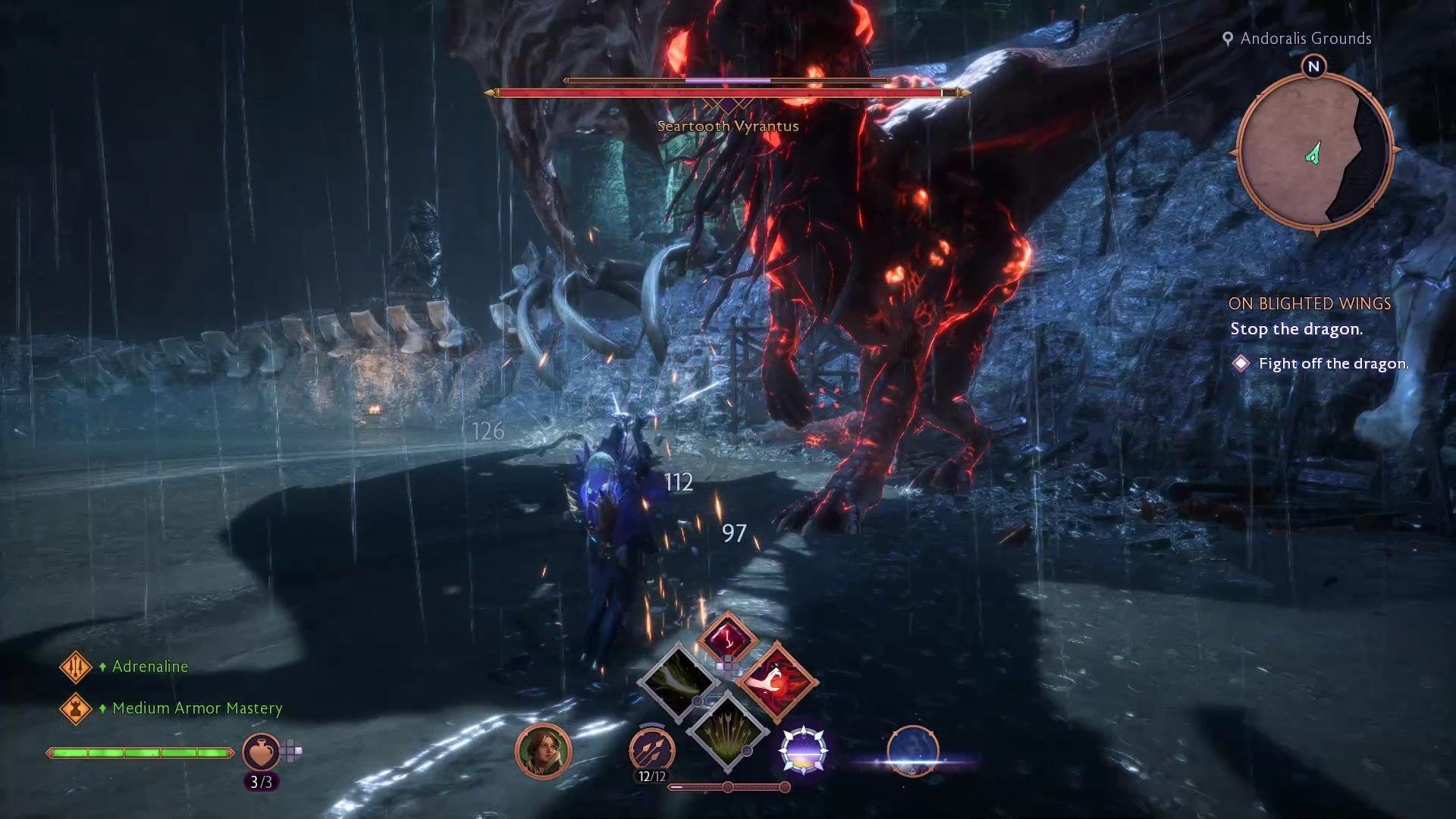Trigger the glowing purple ultimate orb

pos(803,750)
